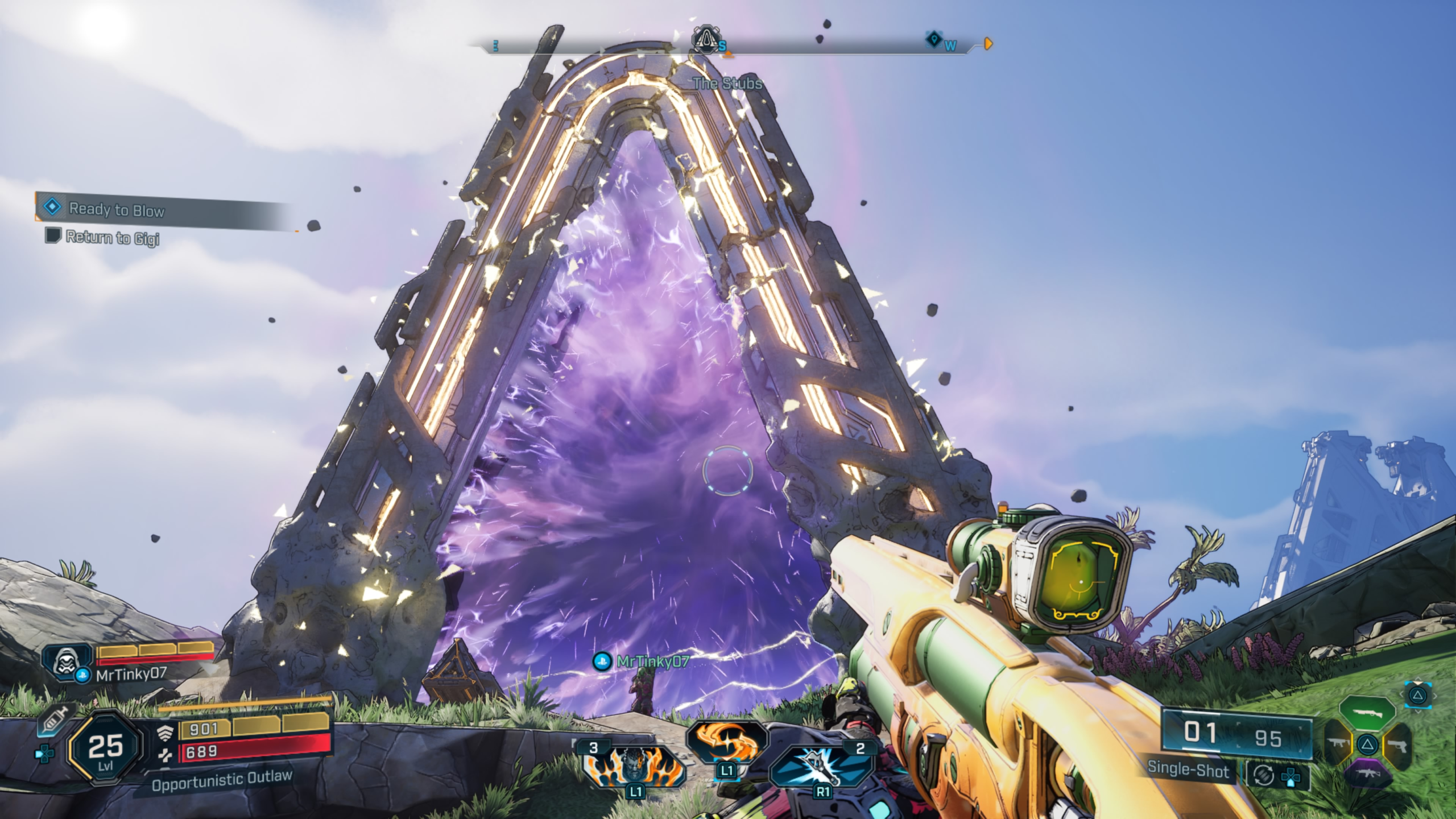The image size is (1456, 819).
Task: Select the location pin near compass W
Action: point(933,40)
